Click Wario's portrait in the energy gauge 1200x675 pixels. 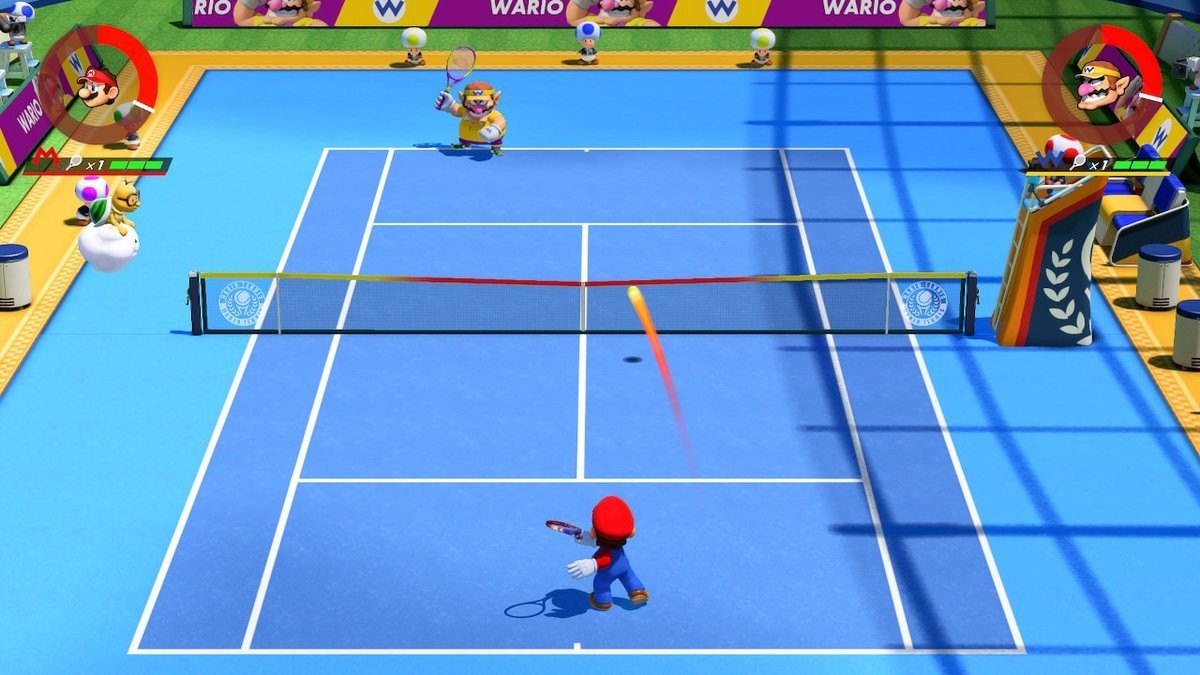coord(1101,82)
